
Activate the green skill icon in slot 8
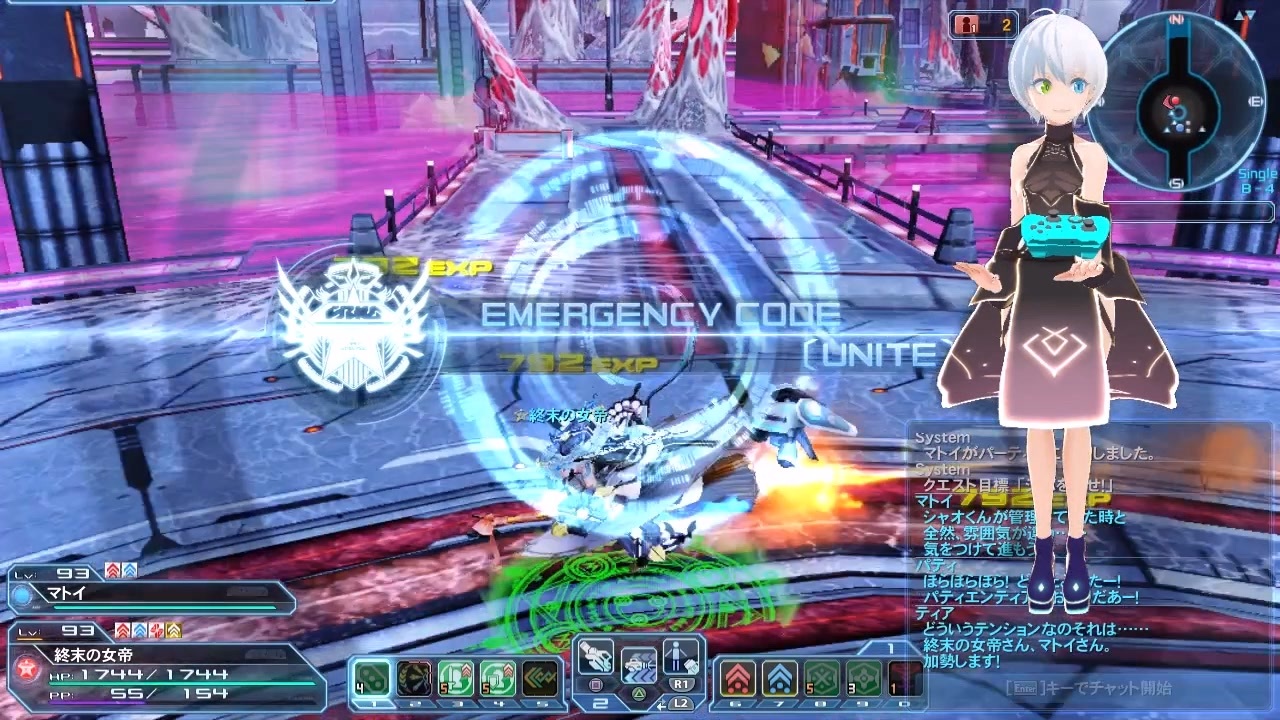(822, 678)
